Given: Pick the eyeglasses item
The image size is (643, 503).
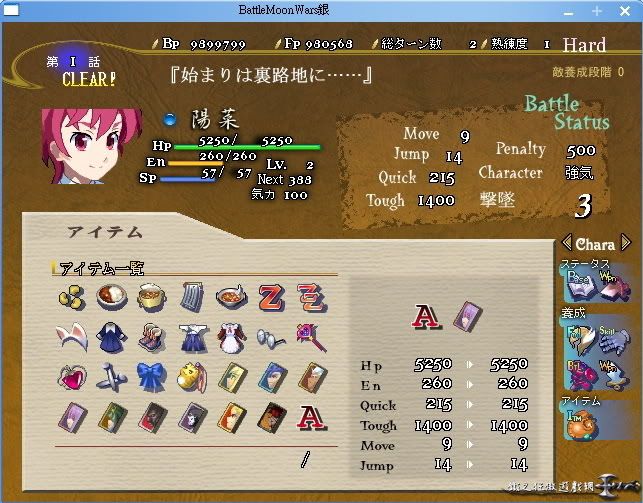Looking at the screenshot, I should pyautogui.click(x=270, y=337).
